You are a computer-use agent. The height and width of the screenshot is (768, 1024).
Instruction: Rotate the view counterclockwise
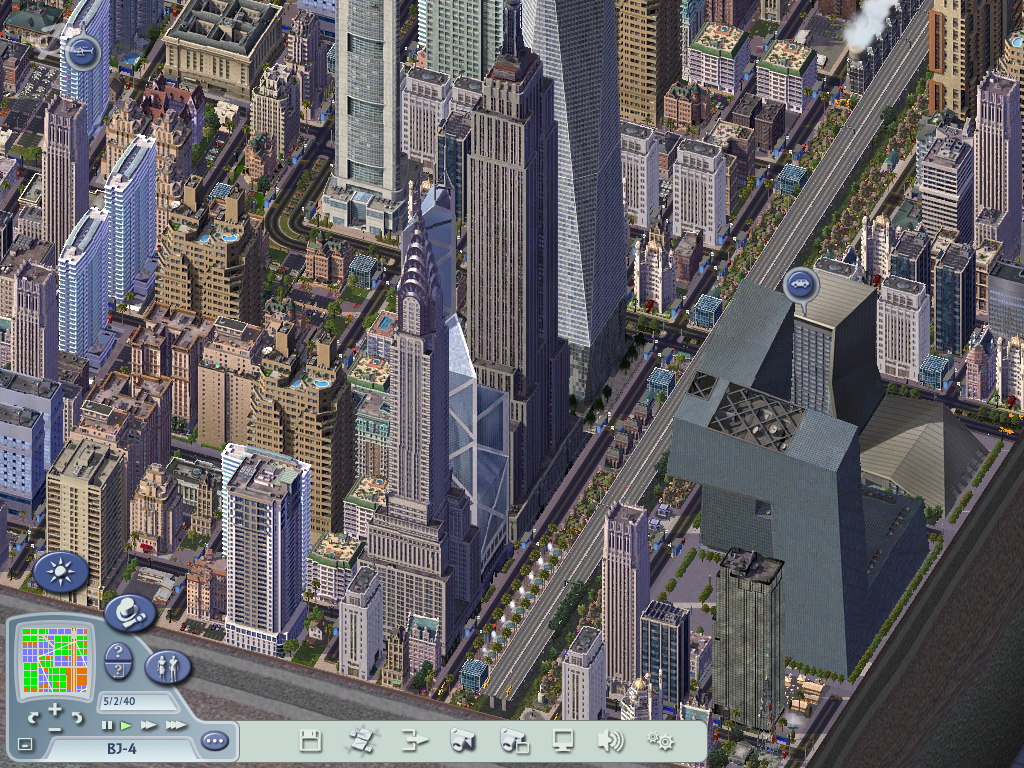(x=34, y=718)
